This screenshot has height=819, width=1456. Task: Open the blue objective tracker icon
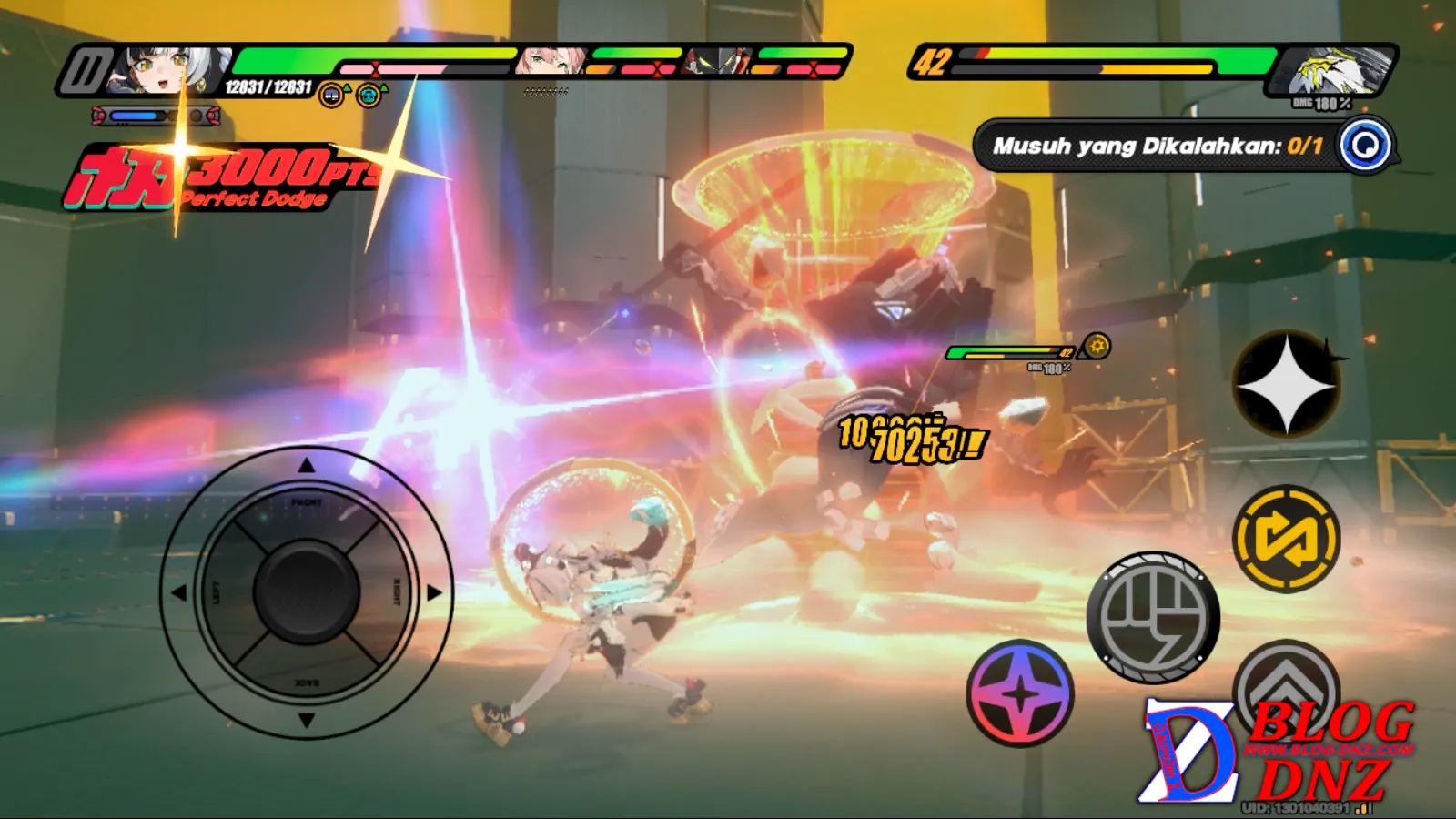1365,145
